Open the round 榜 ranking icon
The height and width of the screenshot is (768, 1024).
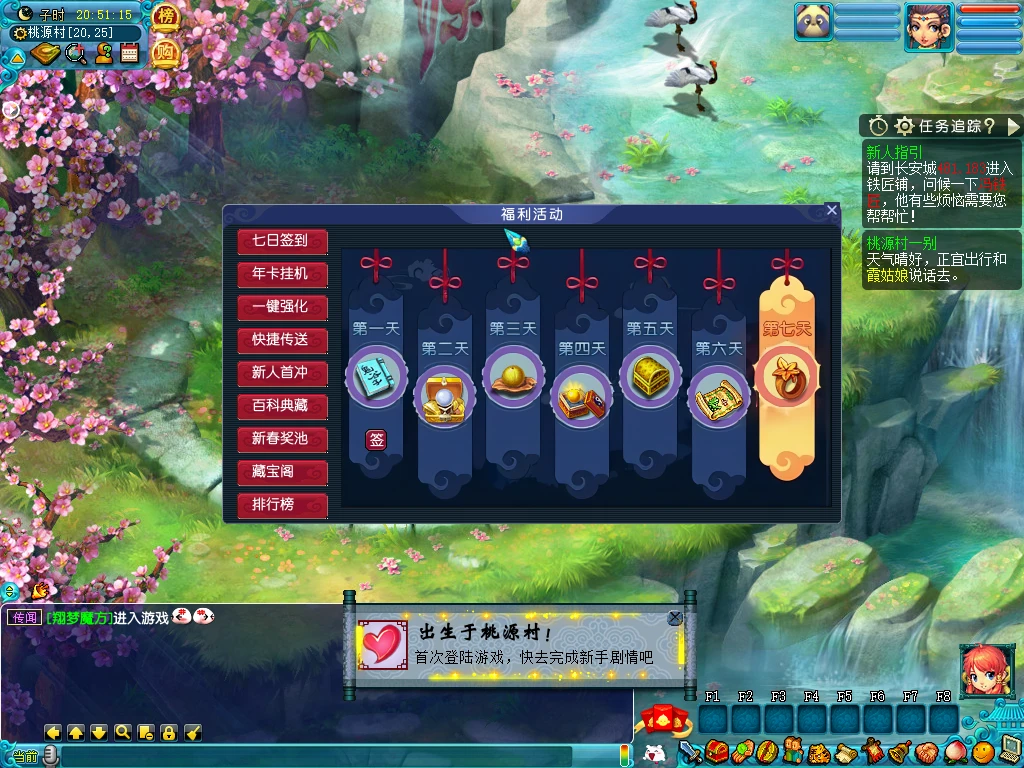coord(165,19)
